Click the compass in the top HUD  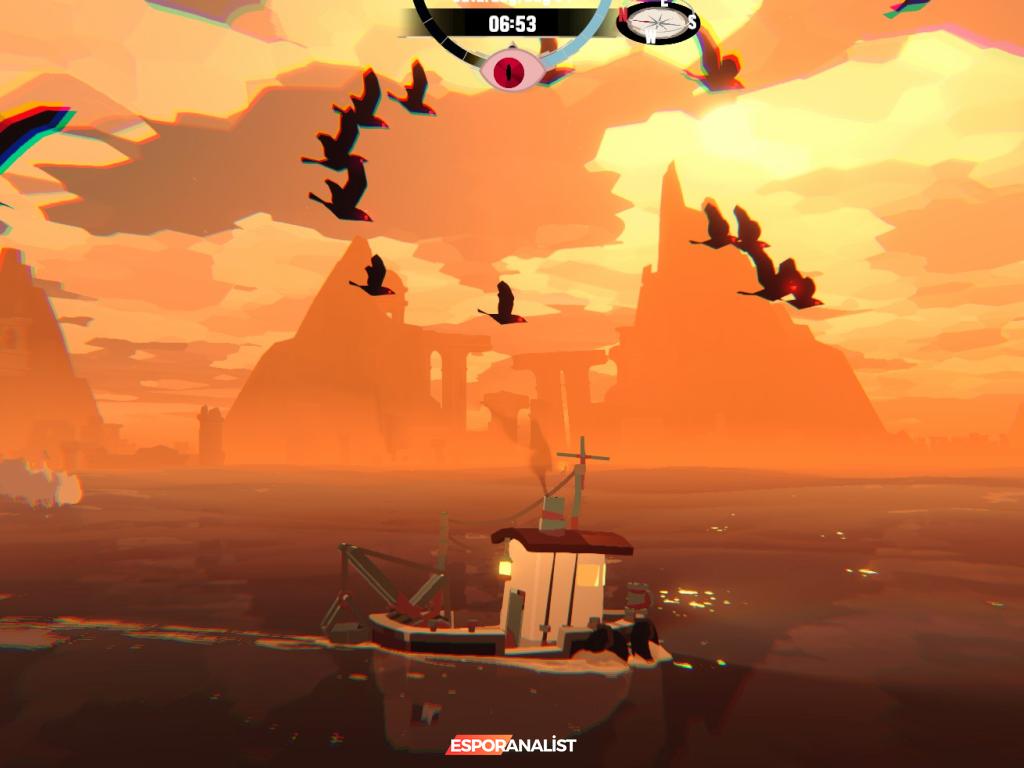click(x=657, y=22)
